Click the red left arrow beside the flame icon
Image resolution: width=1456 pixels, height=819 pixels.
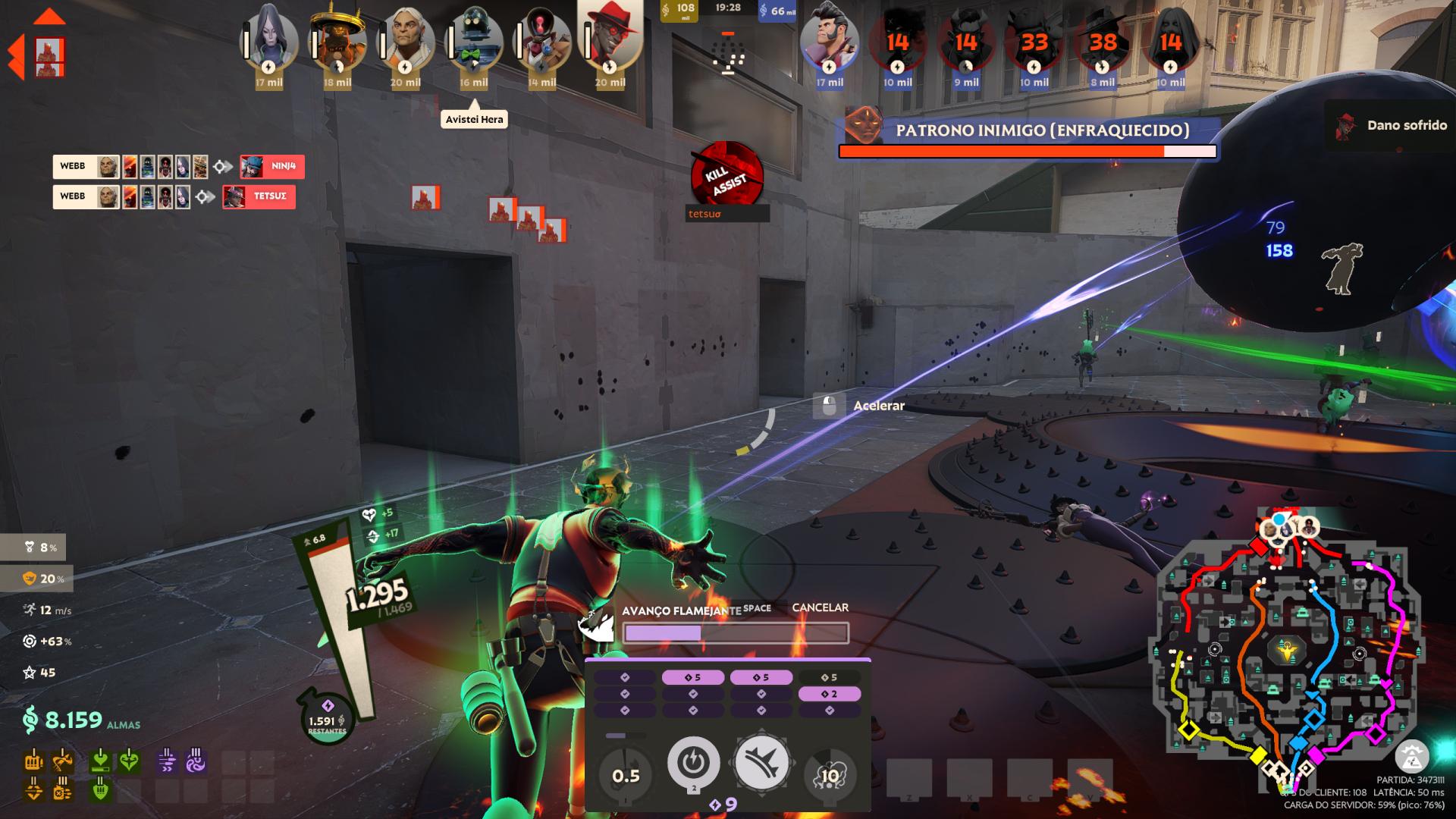point(14,57)
